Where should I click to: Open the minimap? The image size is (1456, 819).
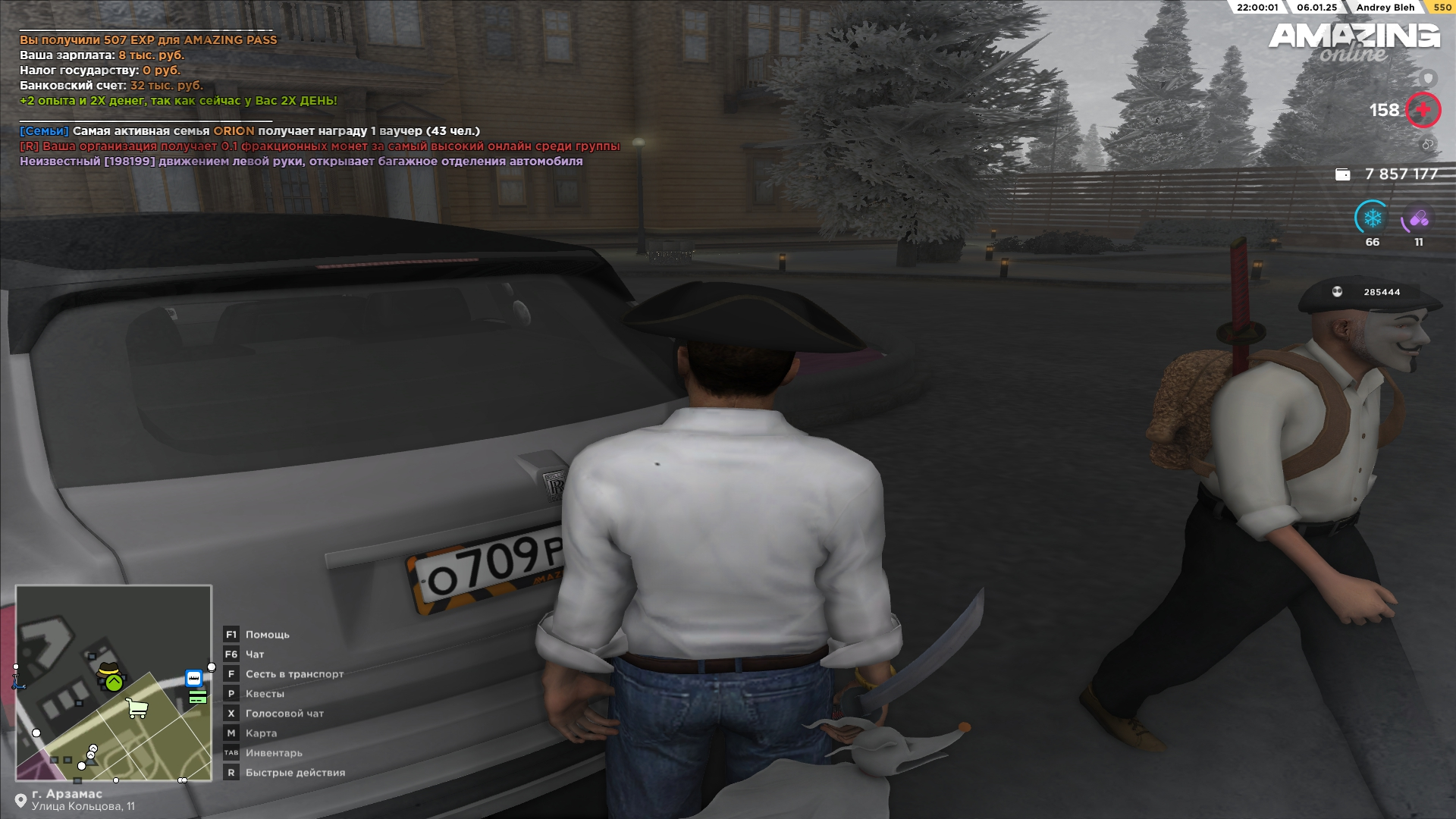click(x=114, y=682)
